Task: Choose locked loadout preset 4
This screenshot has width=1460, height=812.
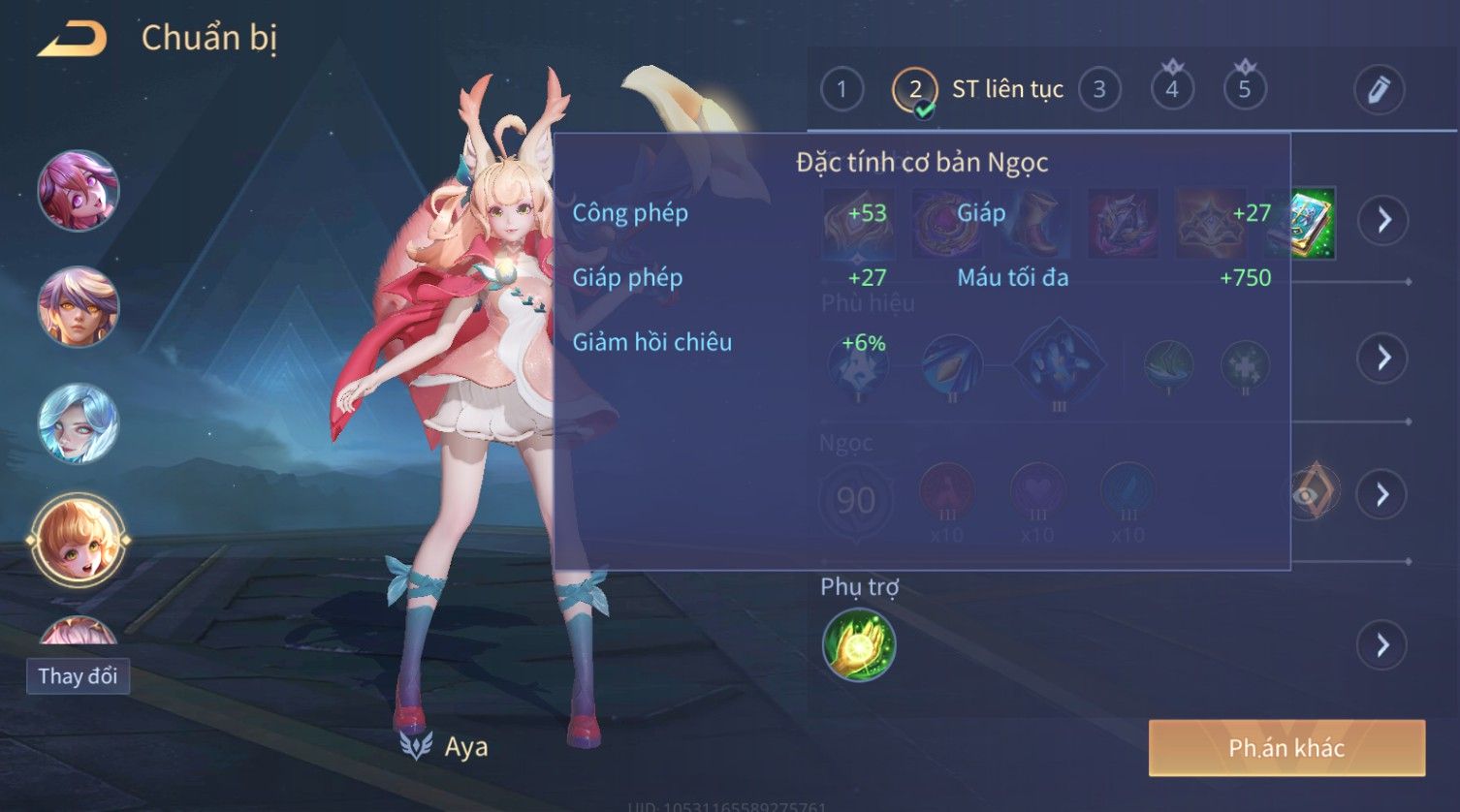Action: 1172,90
